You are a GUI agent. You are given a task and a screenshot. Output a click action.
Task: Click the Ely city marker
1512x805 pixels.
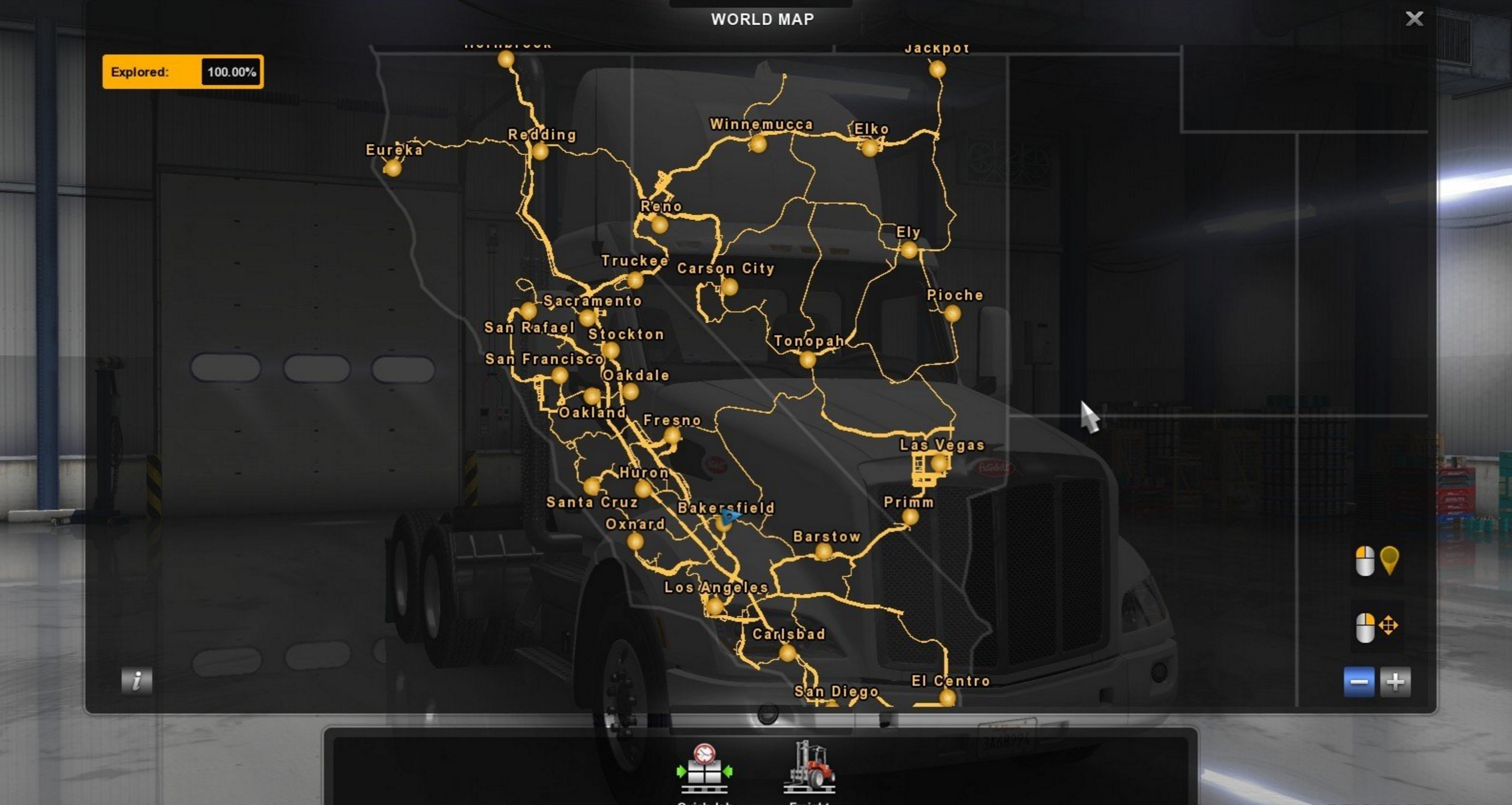coord(909,251)
